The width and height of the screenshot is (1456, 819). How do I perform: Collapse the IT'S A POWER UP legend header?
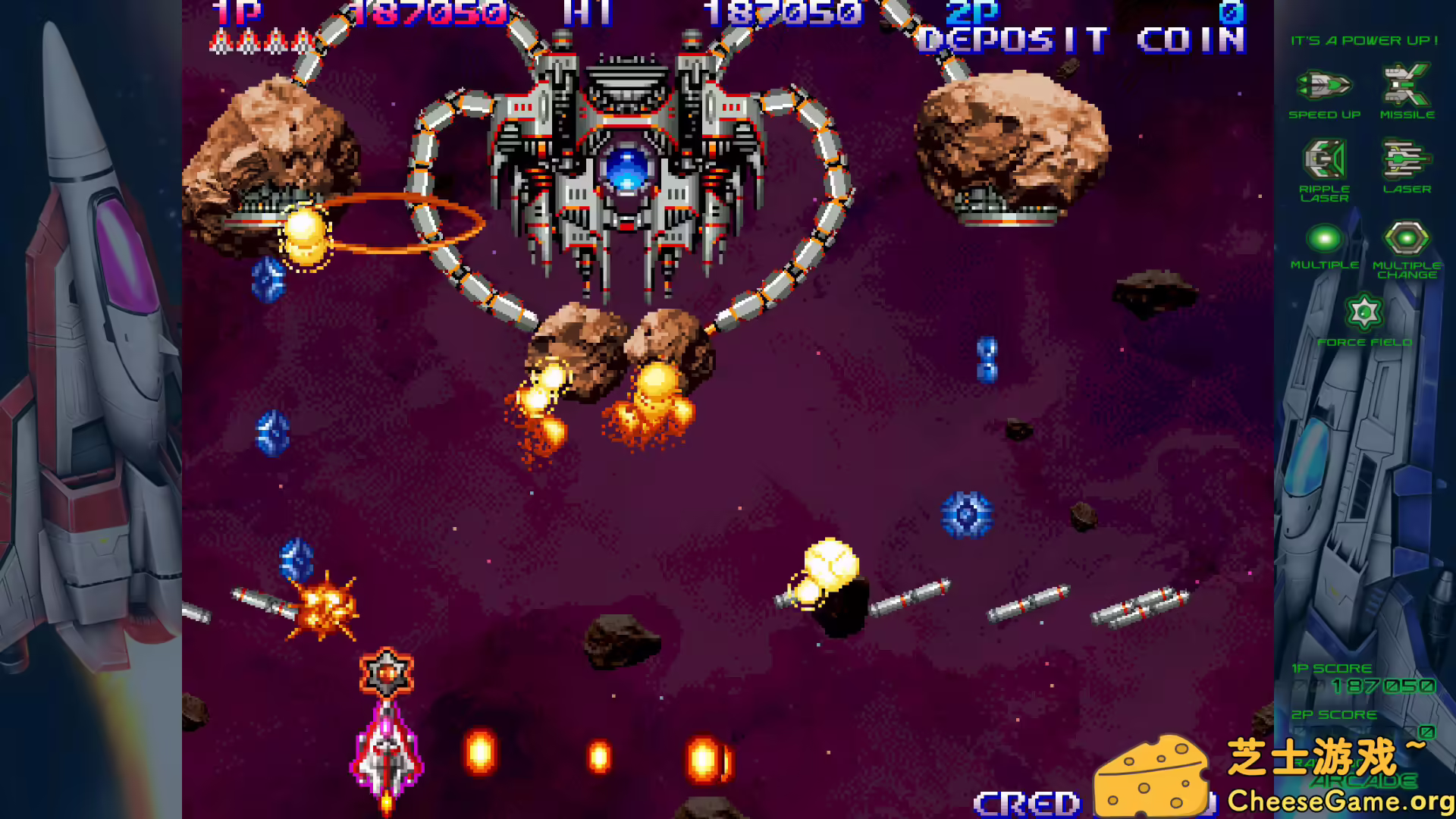point(1363,40)
